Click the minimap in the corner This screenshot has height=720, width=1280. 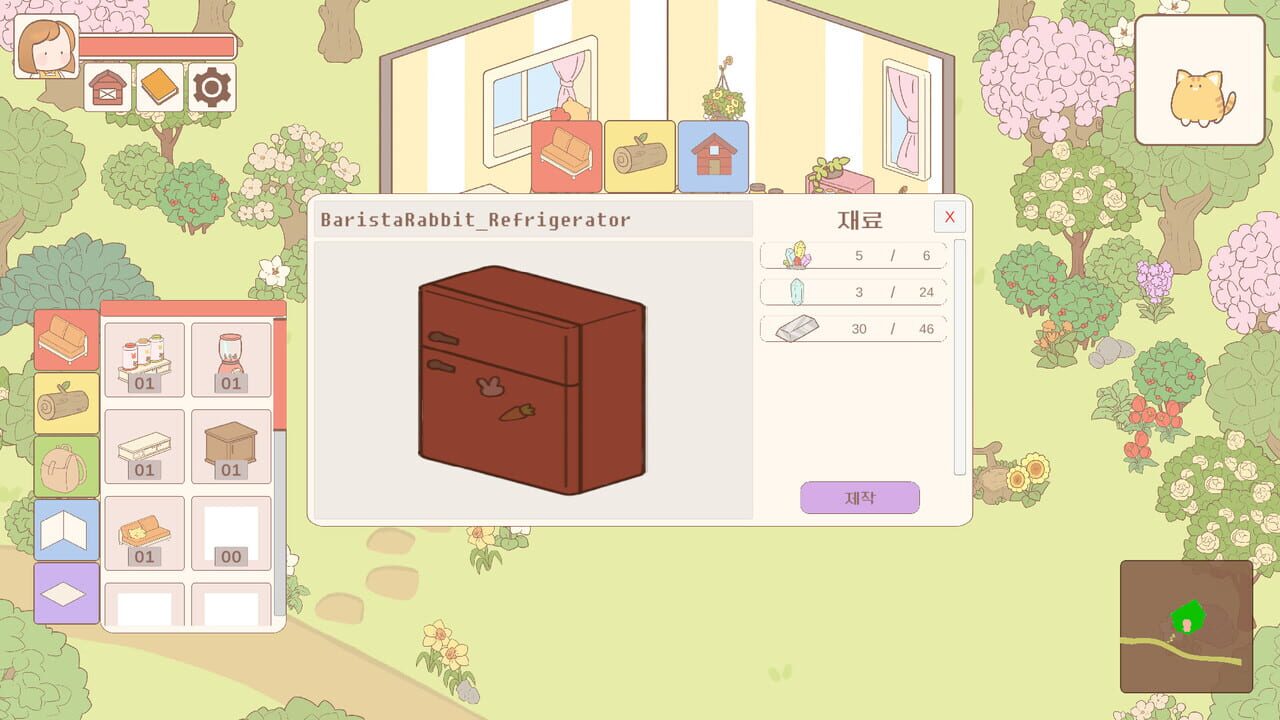pos(1186,626)
